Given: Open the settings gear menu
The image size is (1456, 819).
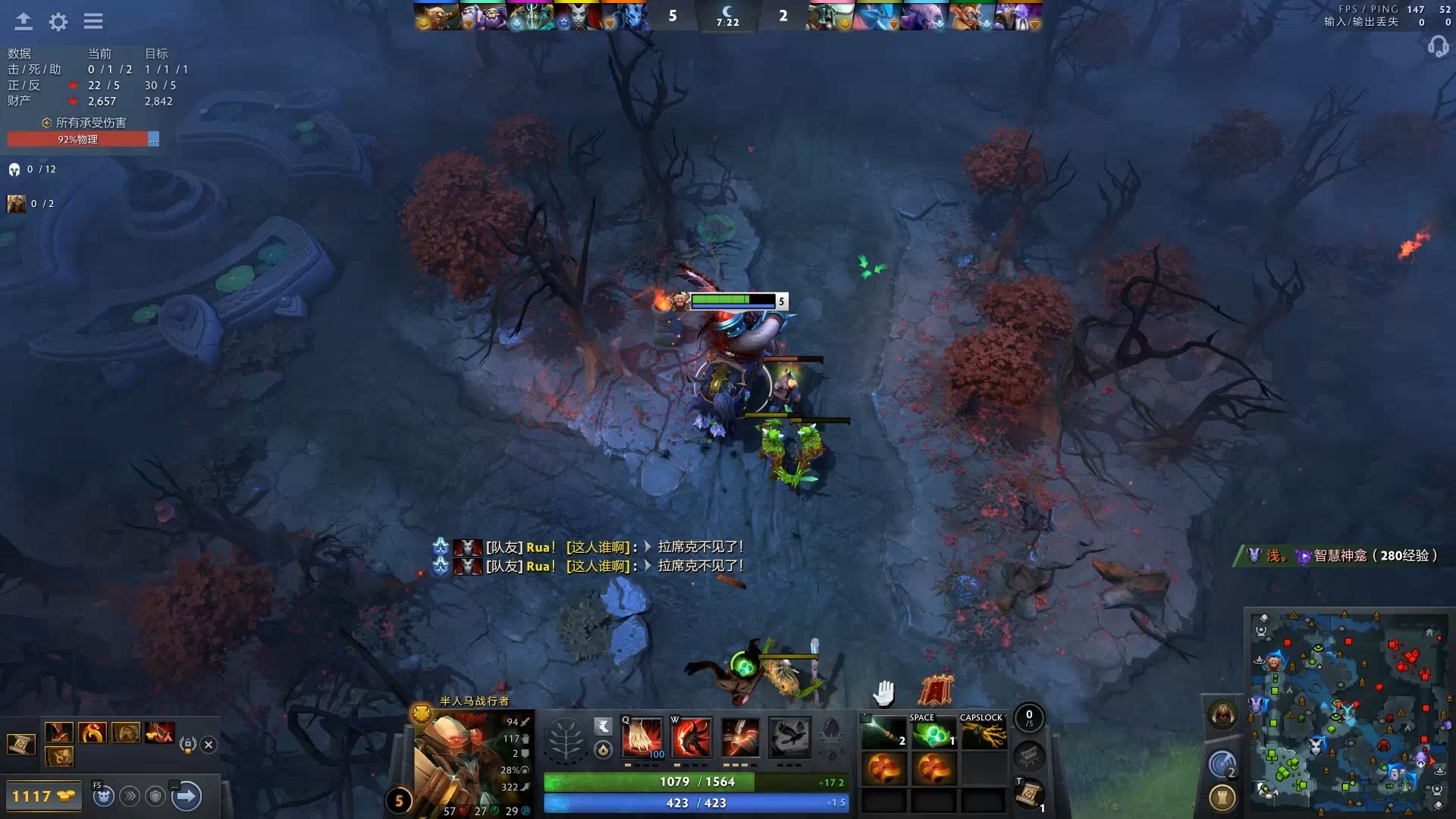Looking at the screenshot, I should point(58,22).
